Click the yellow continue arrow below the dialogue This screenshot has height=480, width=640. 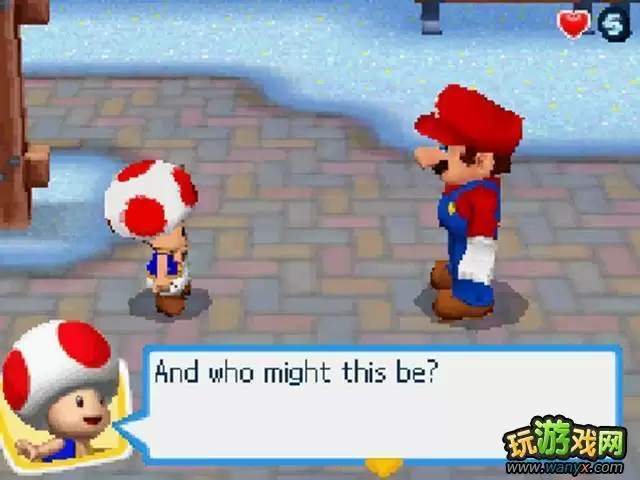(x=380, y=465)
